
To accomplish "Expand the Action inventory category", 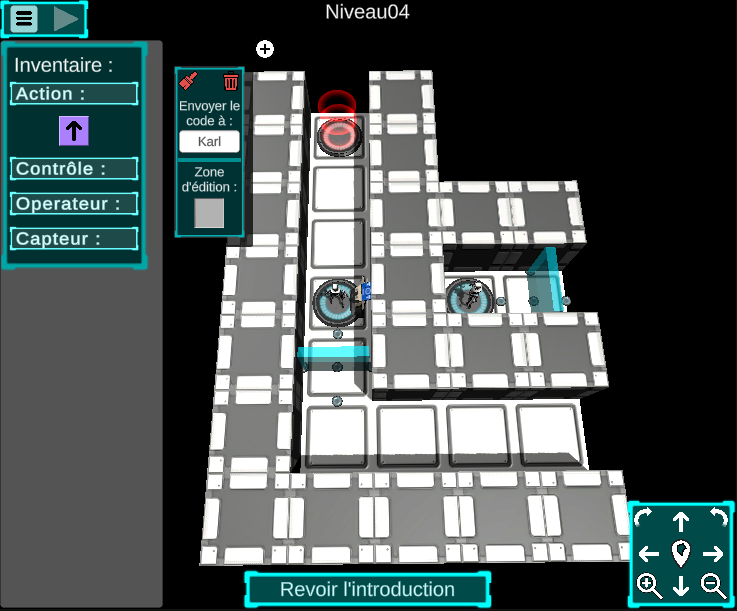I will [74, 94].
